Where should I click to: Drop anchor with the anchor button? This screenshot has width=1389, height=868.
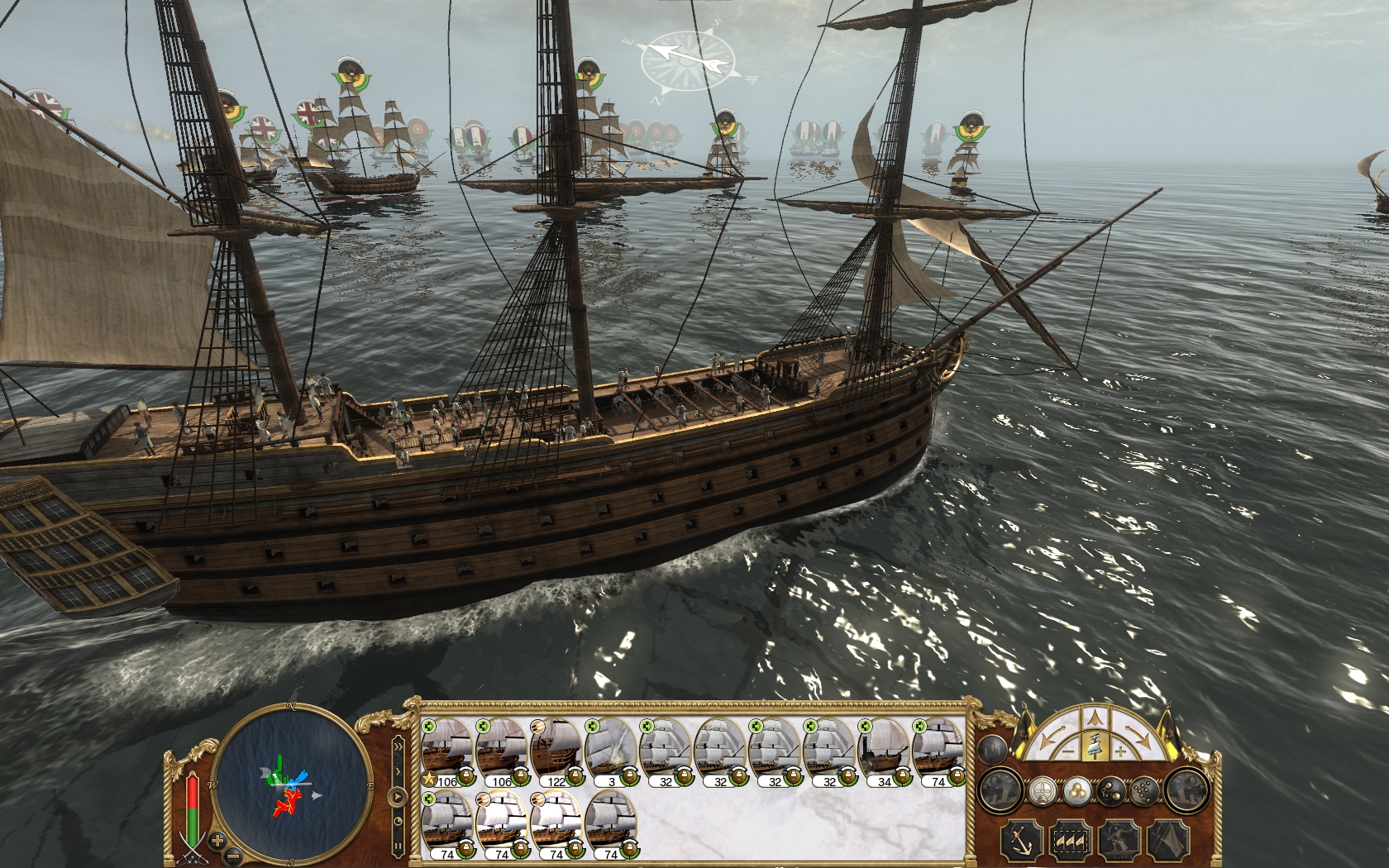pos(1022,840)
